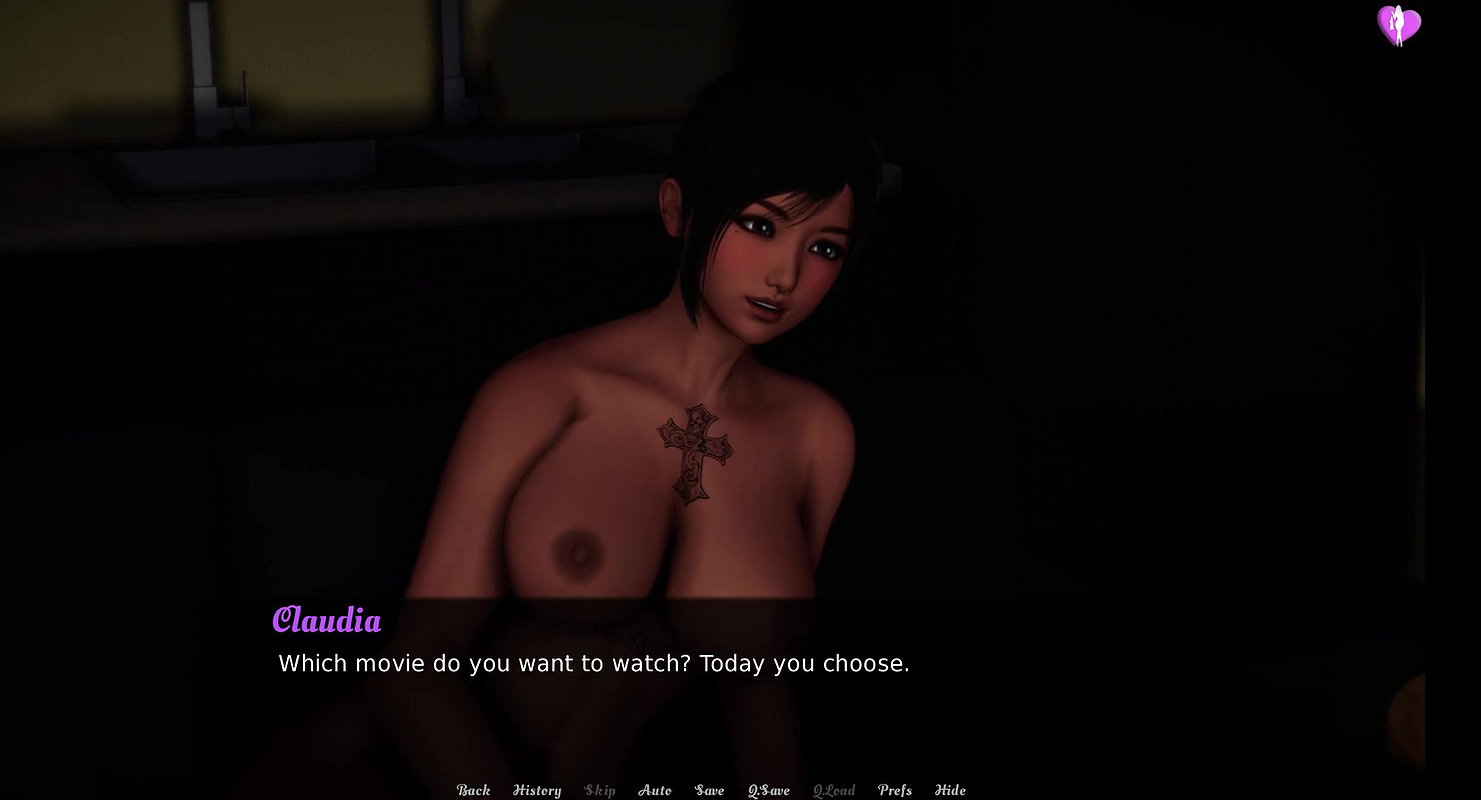Activate the Skip dialogue button
This screenshot has width=1481, height=800.
coord(600,790)
